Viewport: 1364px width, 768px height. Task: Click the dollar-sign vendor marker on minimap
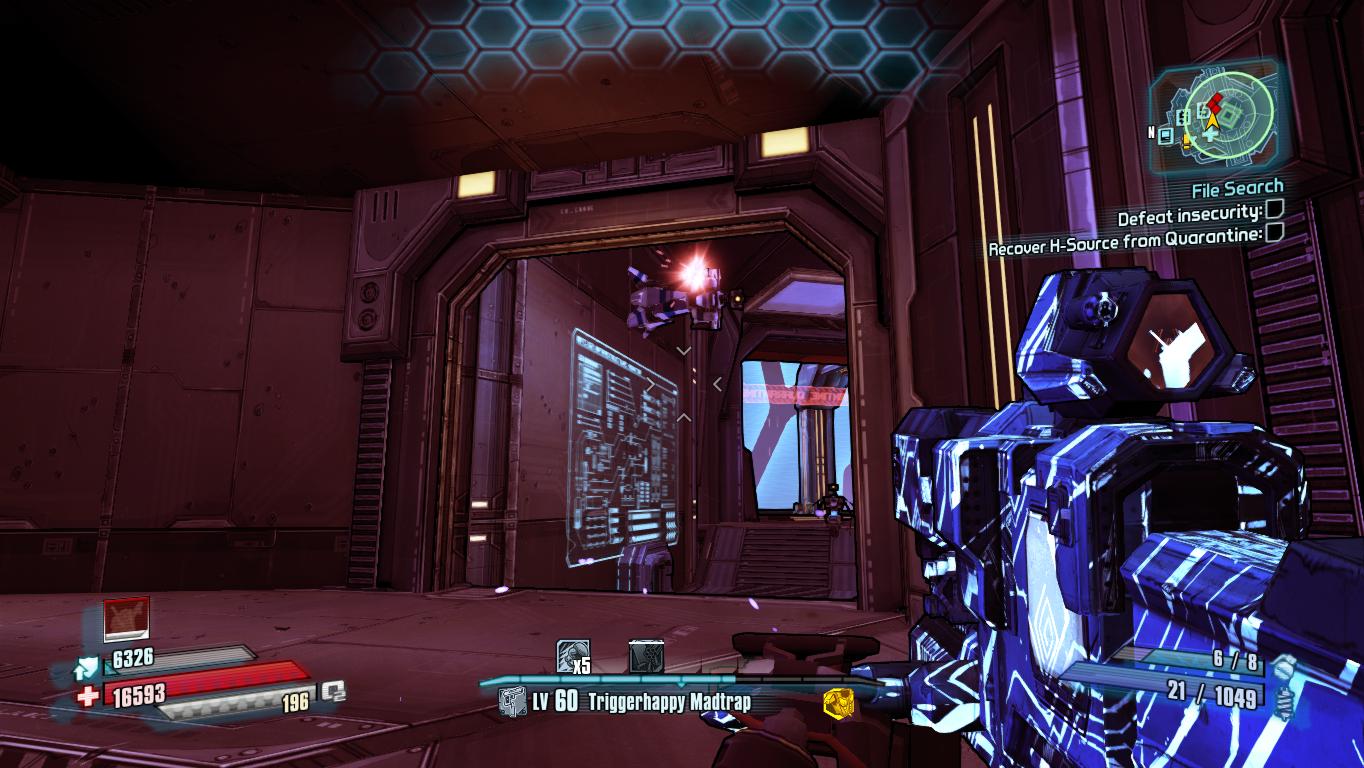1184,117
